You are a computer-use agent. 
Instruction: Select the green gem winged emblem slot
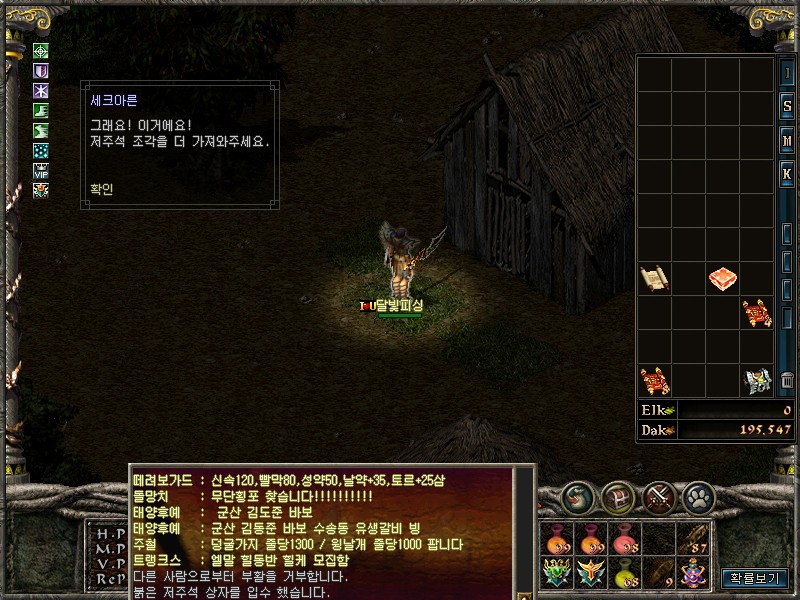tap(557, 573)
